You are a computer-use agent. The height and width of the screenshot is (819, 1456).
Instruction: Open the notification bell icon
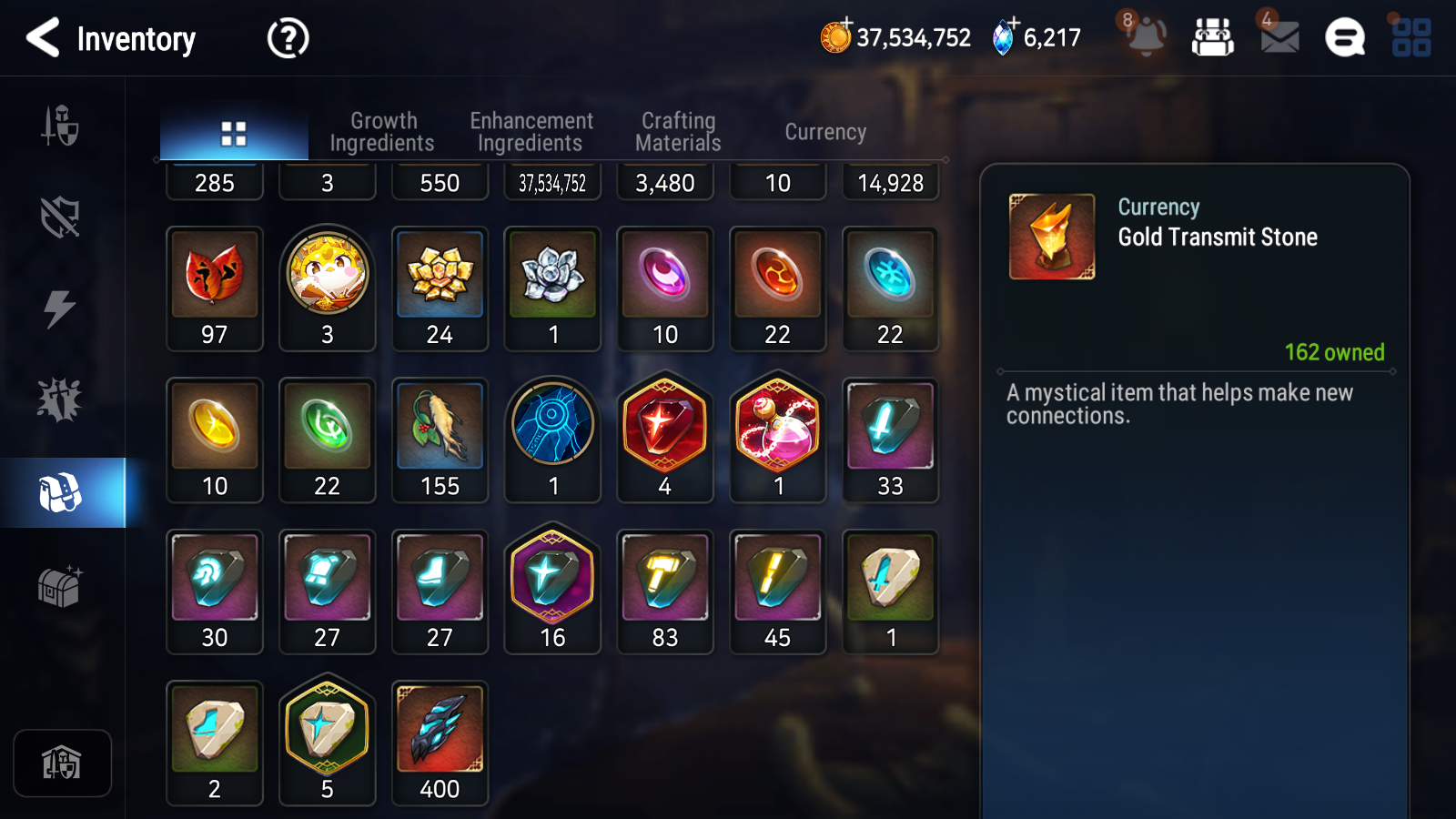pos(1148,36)
